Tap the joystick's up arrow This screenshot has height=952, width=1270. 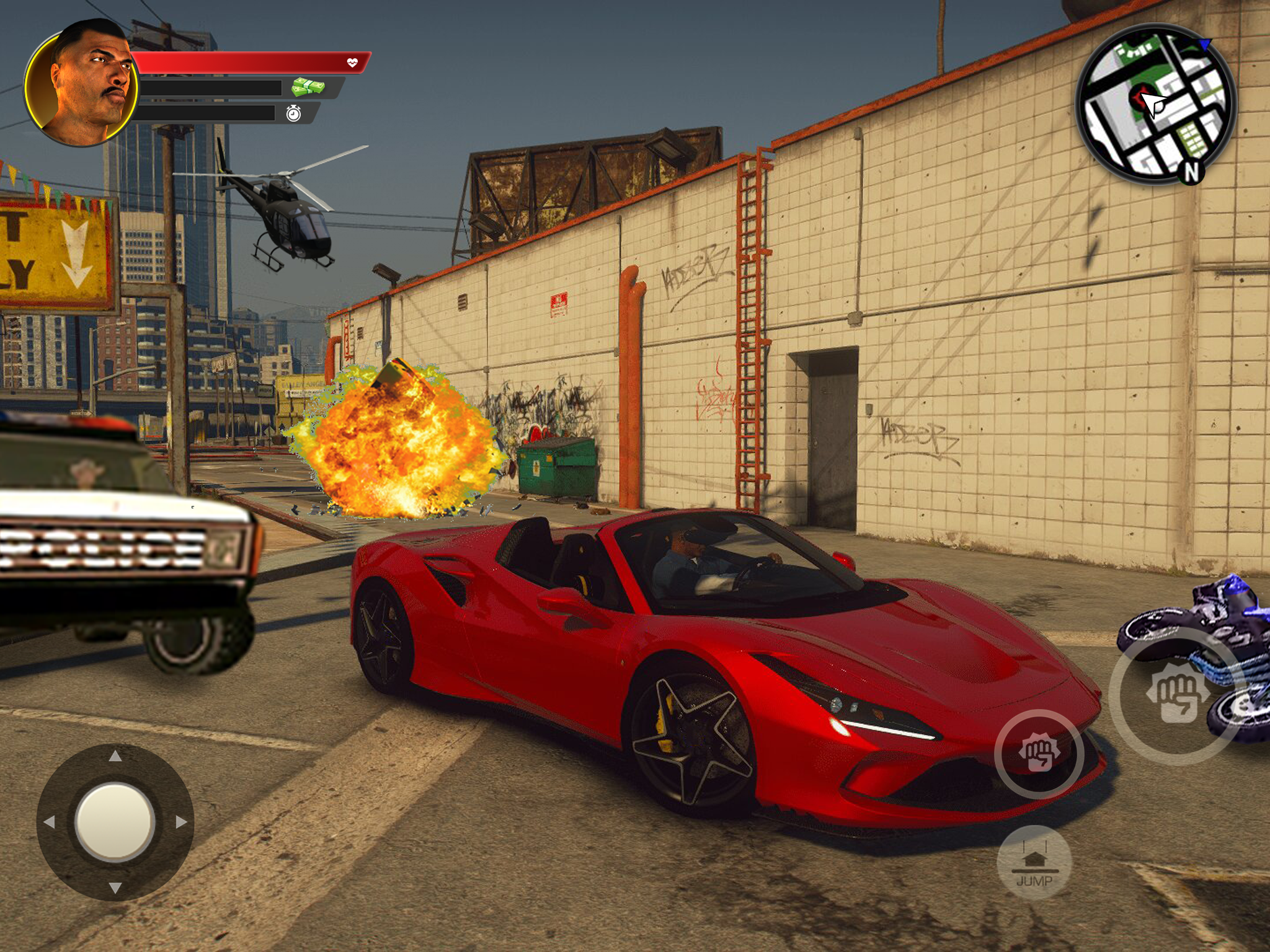[115, 756]
